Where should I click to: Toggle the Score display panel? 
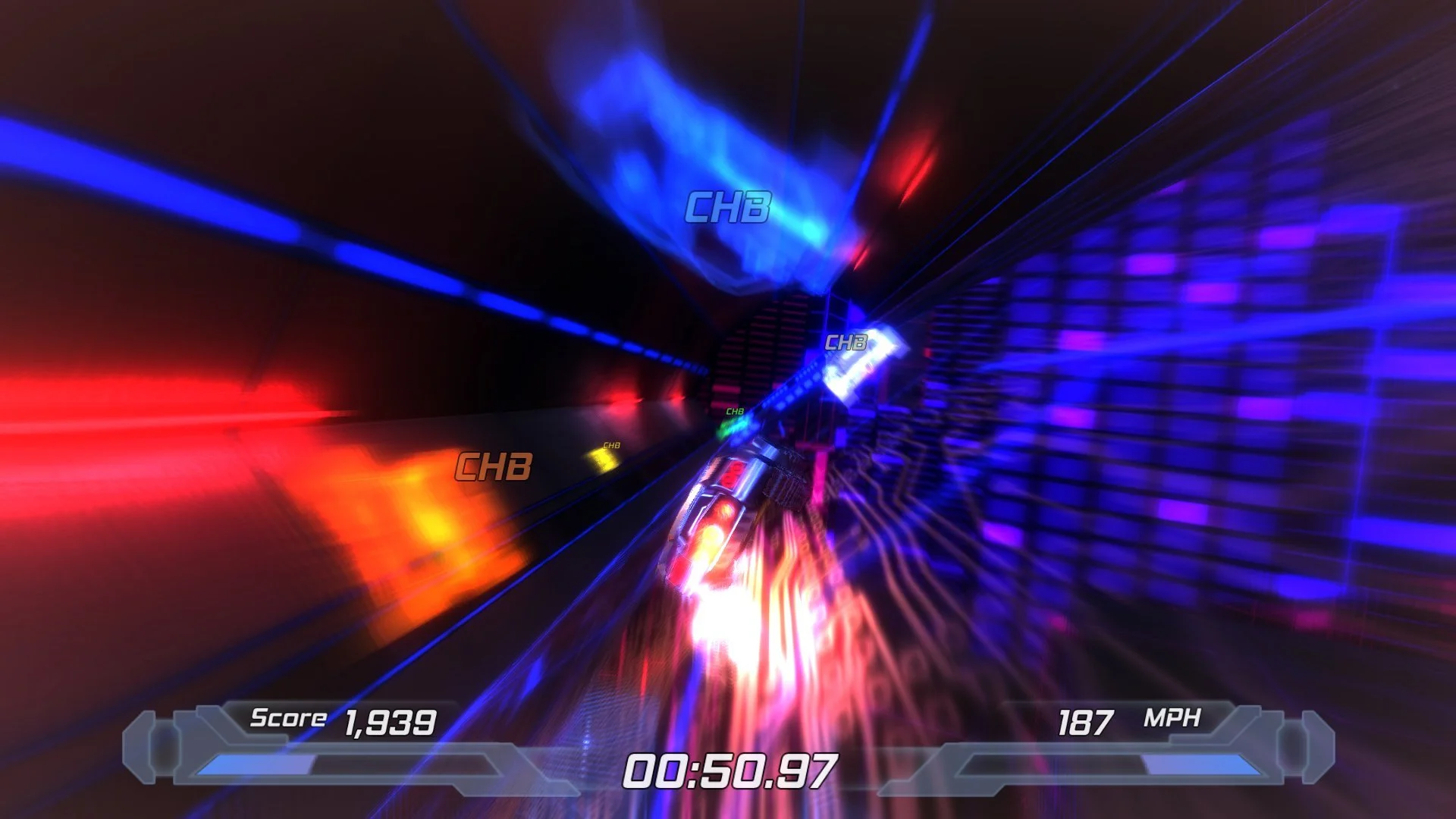pos(341,721)
